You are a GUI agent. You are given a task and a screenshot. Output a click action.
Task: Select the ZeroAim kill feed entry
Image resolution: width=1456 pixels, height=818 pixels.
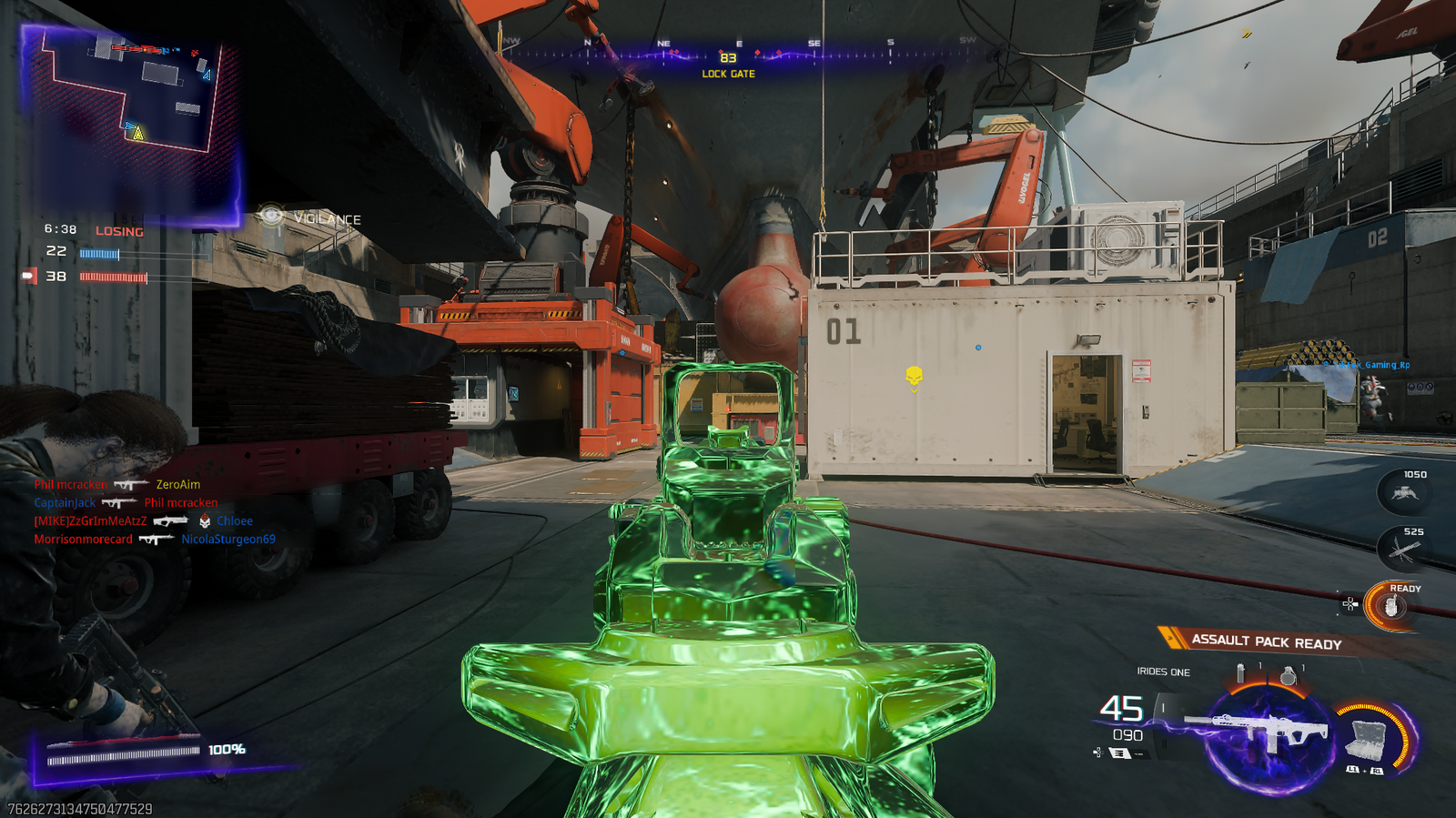click(177, 485)
